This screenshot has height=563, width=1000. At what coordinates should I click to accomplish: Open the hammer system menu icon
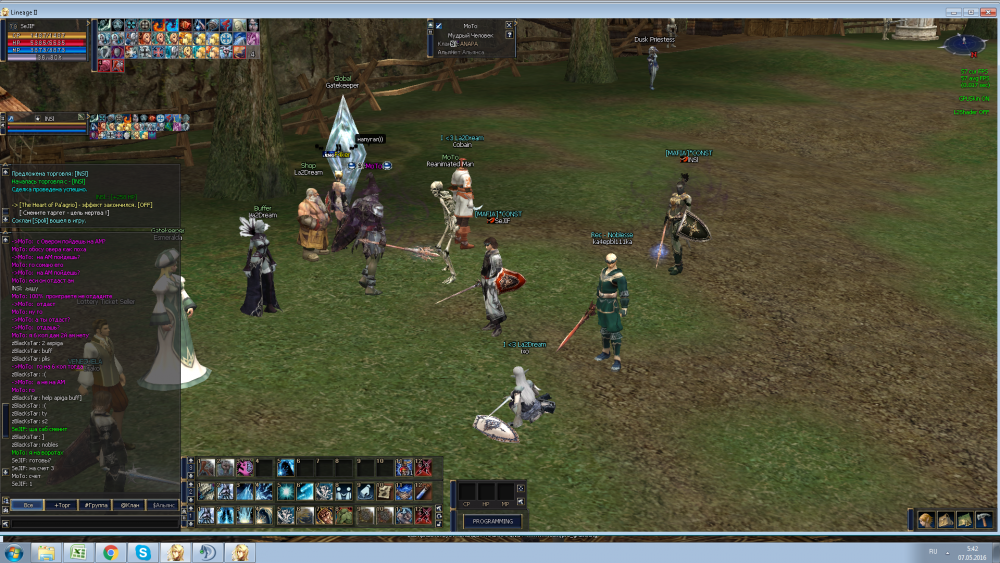tap(983, 519)
